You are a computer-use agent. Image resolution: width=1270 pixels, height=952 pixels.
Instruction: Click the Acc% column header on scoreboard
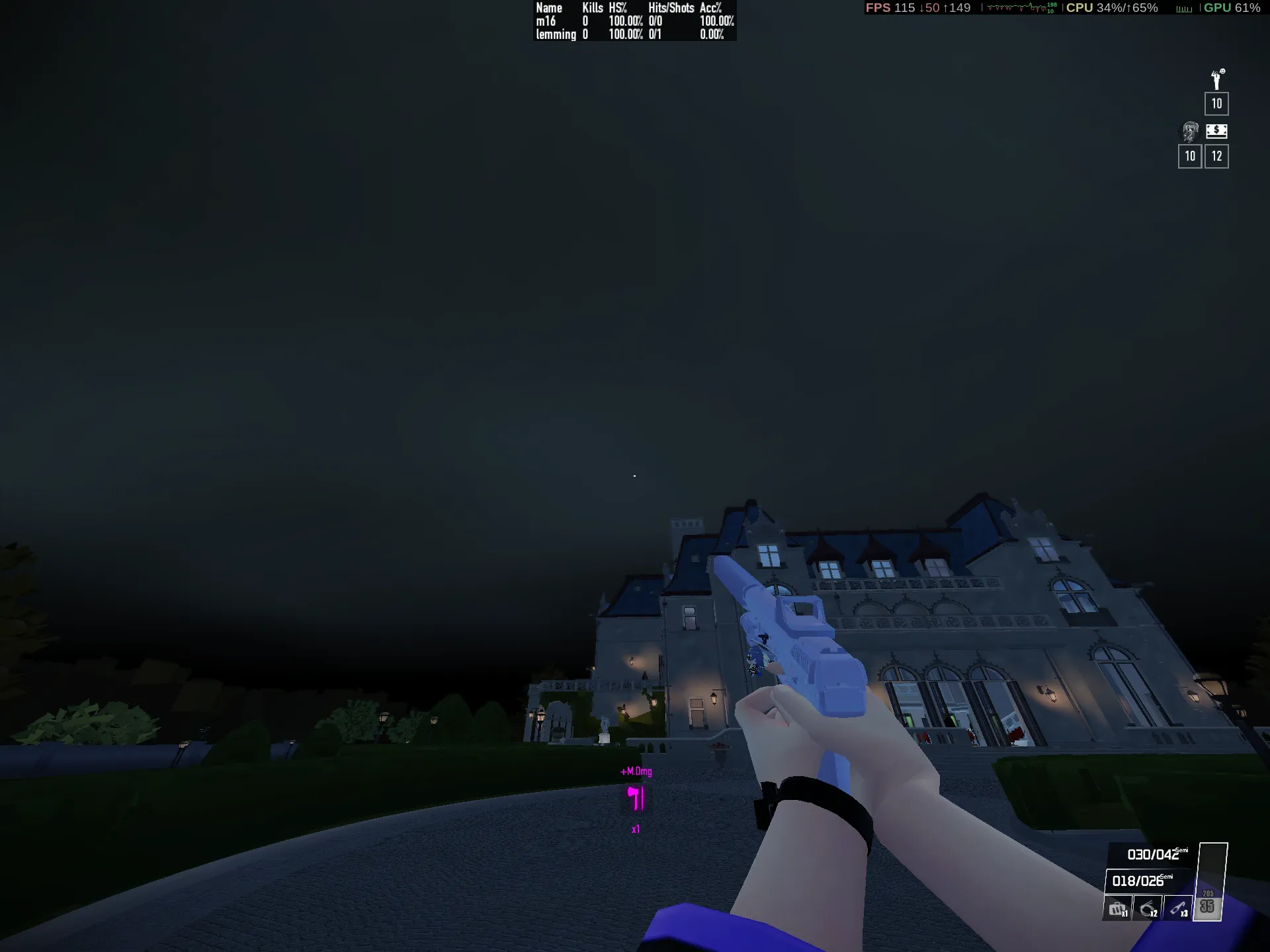pos(712,9)
